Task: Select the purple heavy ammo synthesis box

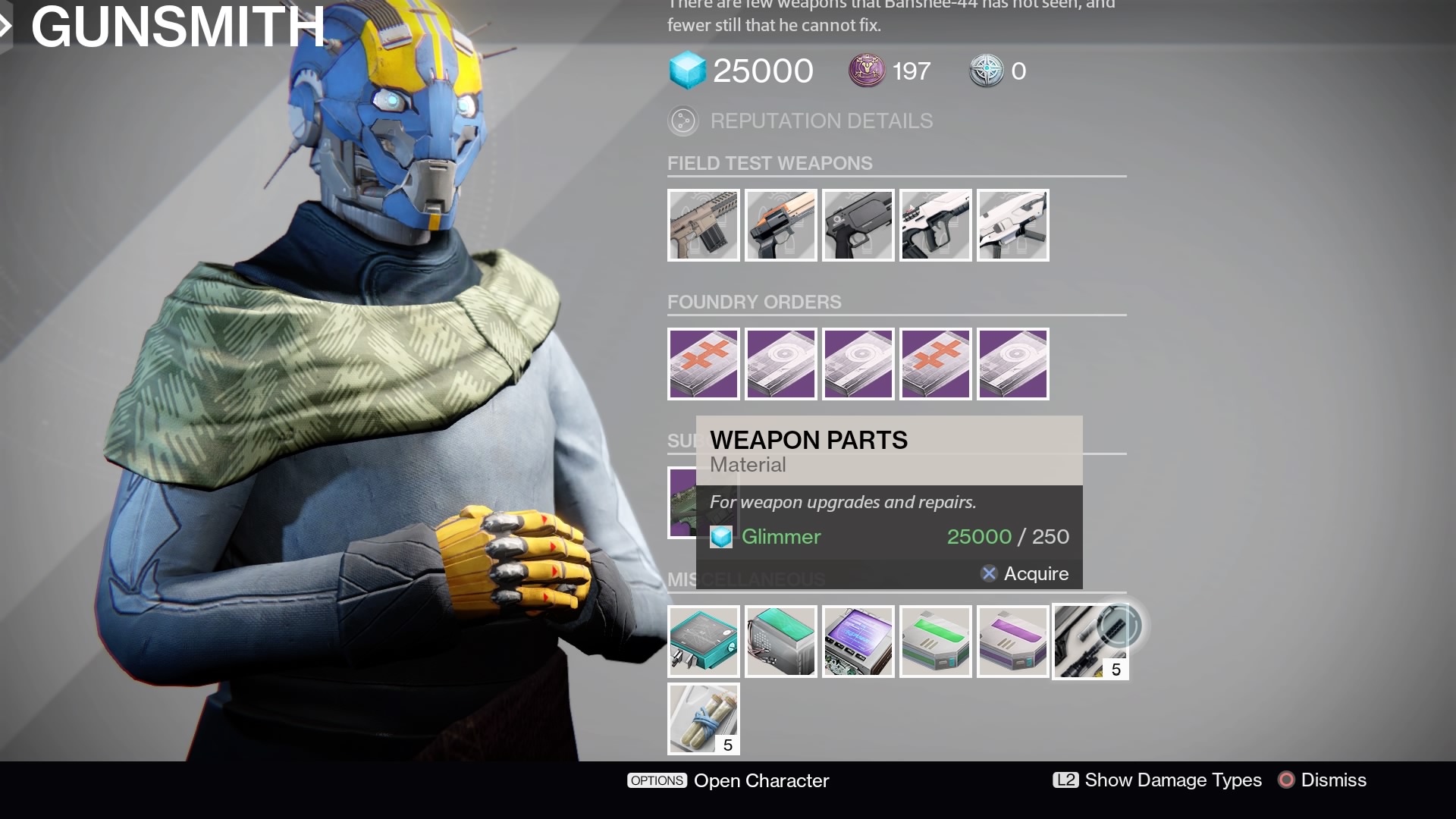Action: (1012, 642)
